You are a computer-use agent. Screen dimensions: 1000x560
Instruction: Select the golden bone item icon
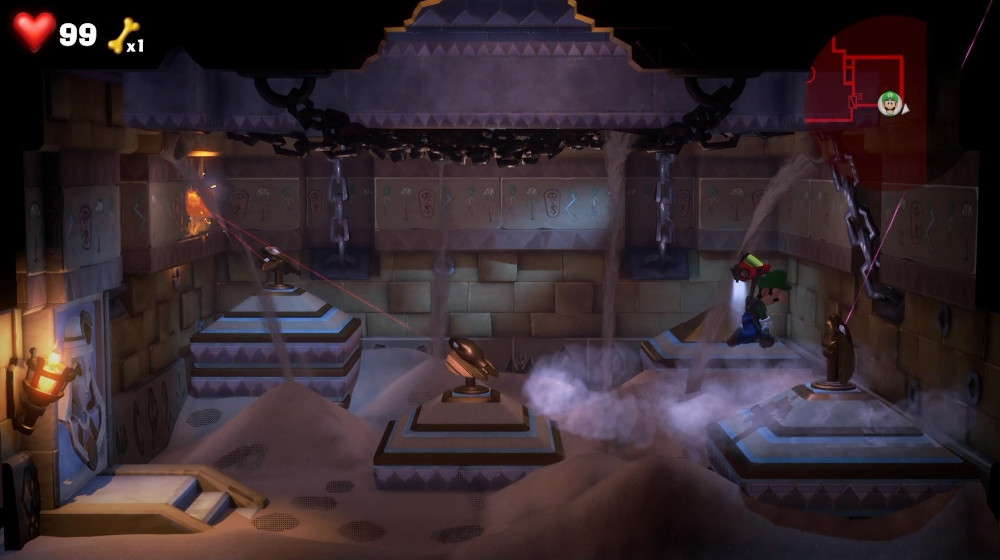(122, 36)
